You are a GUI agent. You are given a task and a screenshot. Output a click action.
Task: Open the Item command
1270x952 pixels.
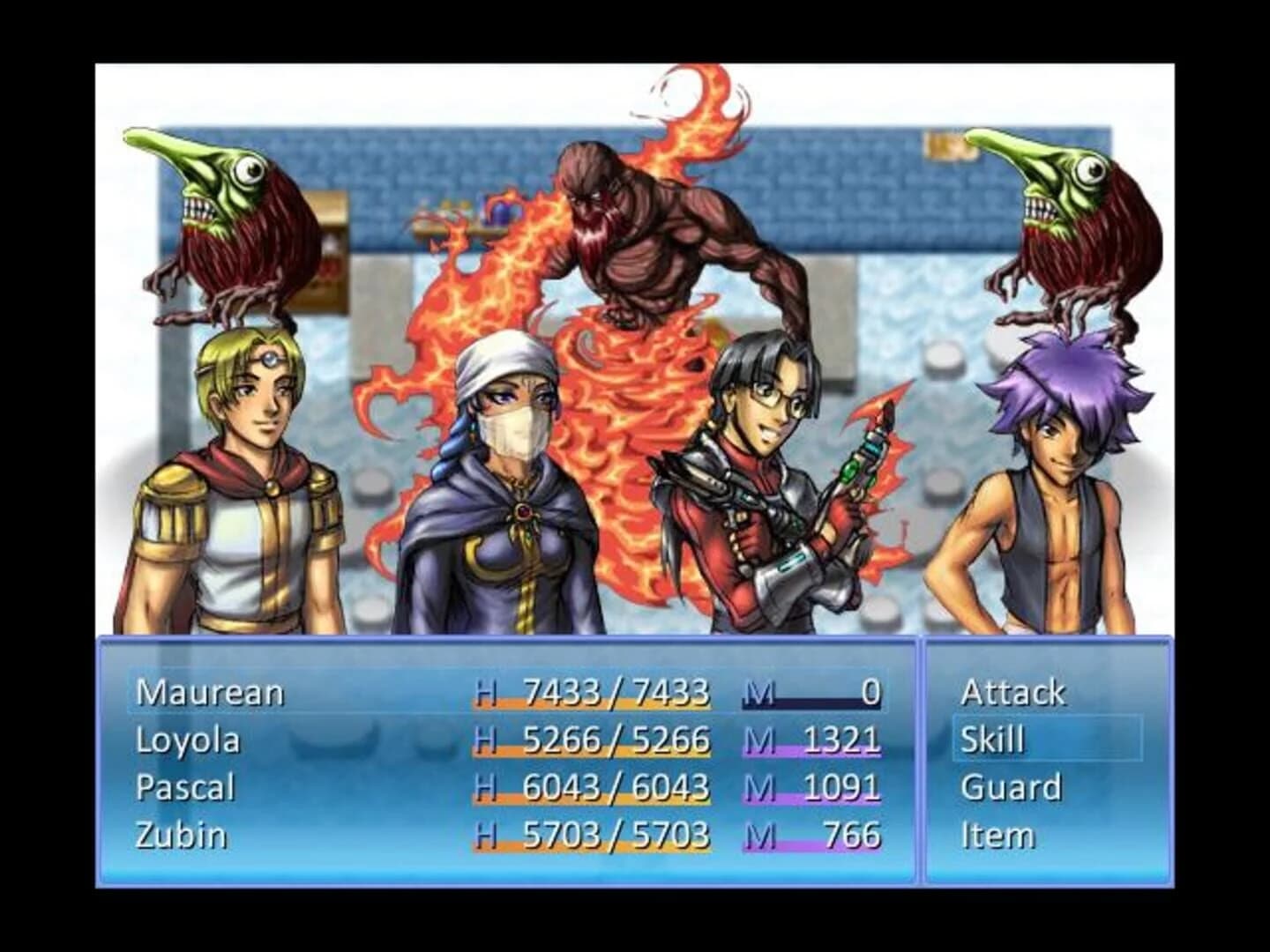tap(997, 835)
